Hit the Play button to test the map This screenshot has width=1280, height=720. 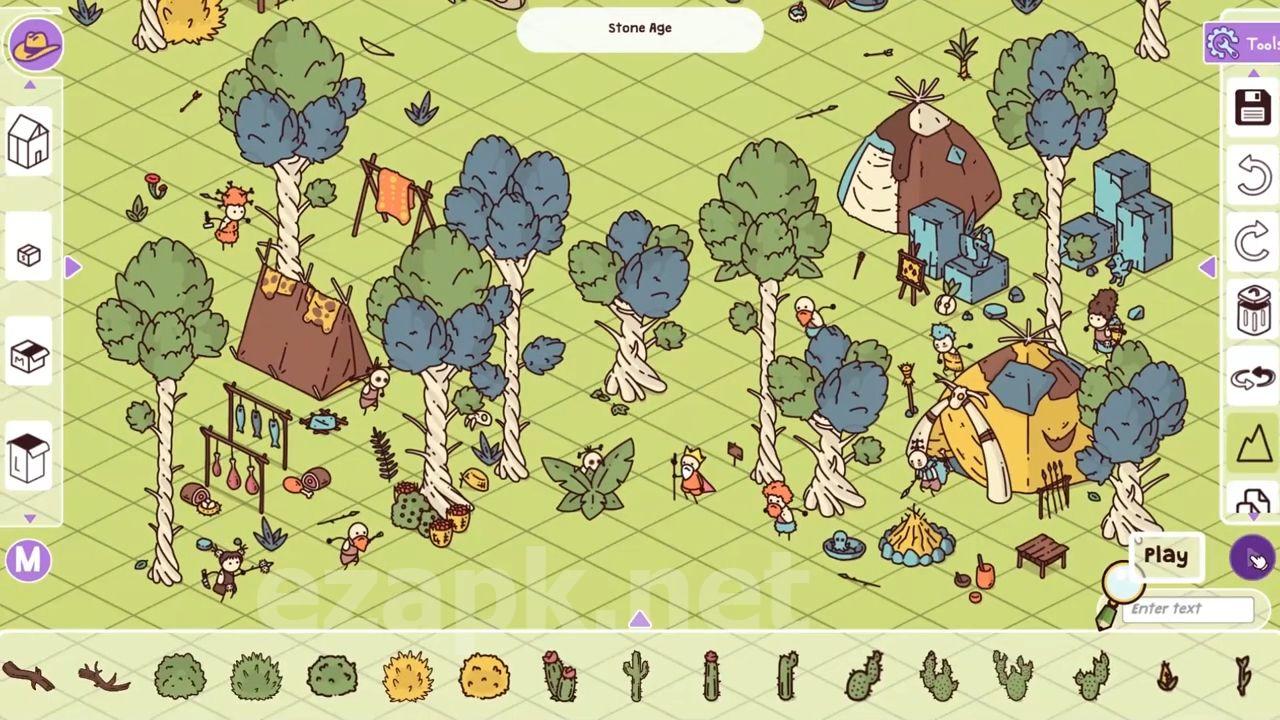(x=1166, y=555)
